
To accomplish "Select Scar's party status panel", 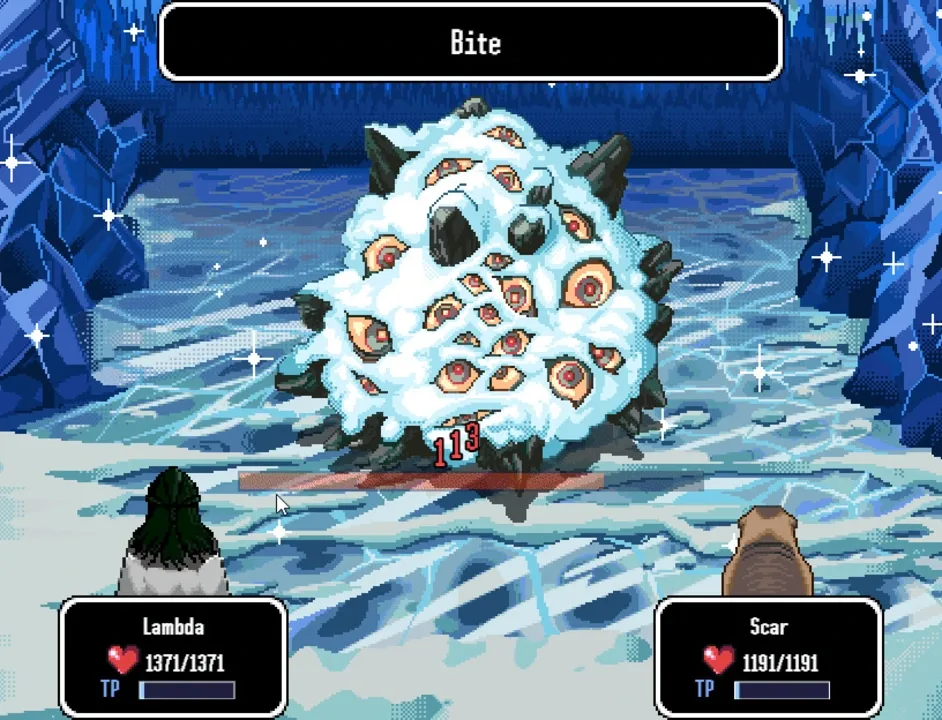I will tap(768, 658).
